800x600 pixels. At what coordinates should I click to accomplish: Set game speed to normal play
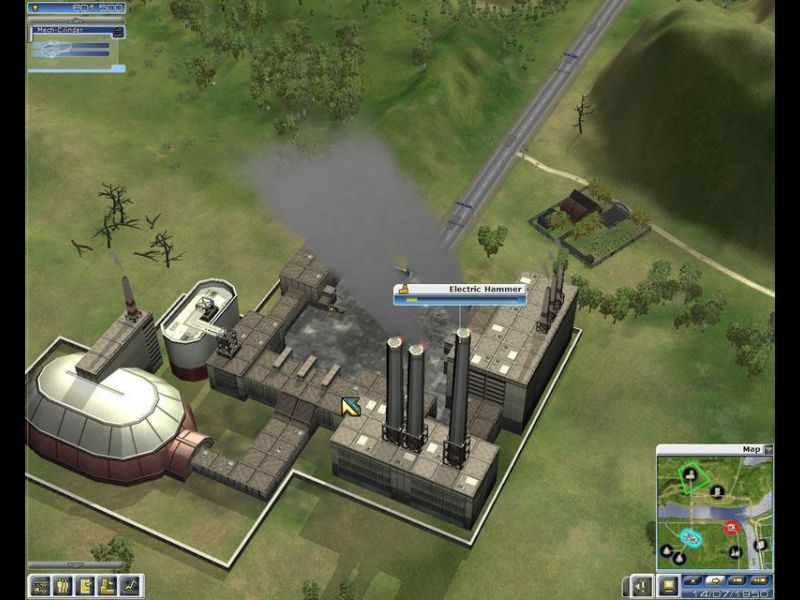(715, 580)
